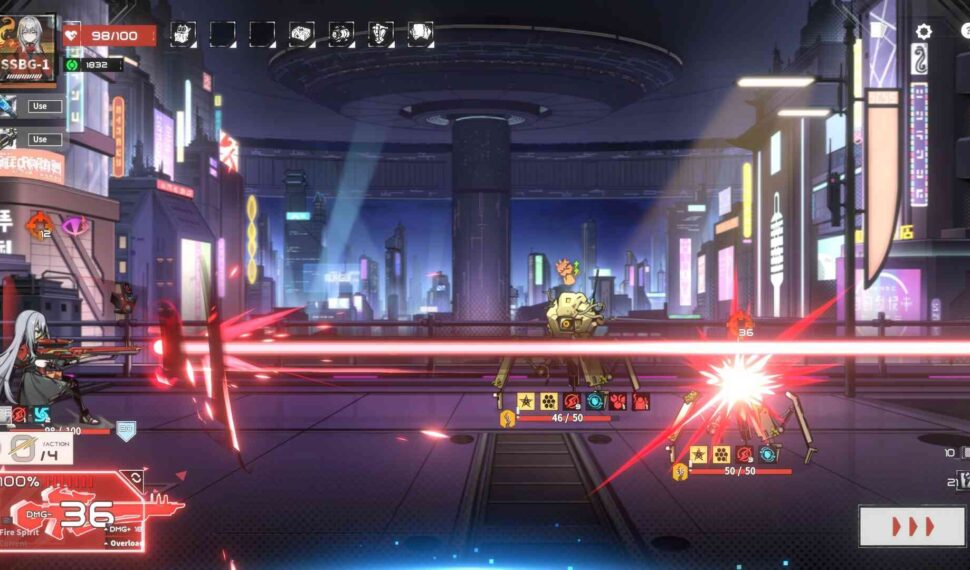
Task: Check the player's red crossed-out status icon
Action: tap(18, 415)
